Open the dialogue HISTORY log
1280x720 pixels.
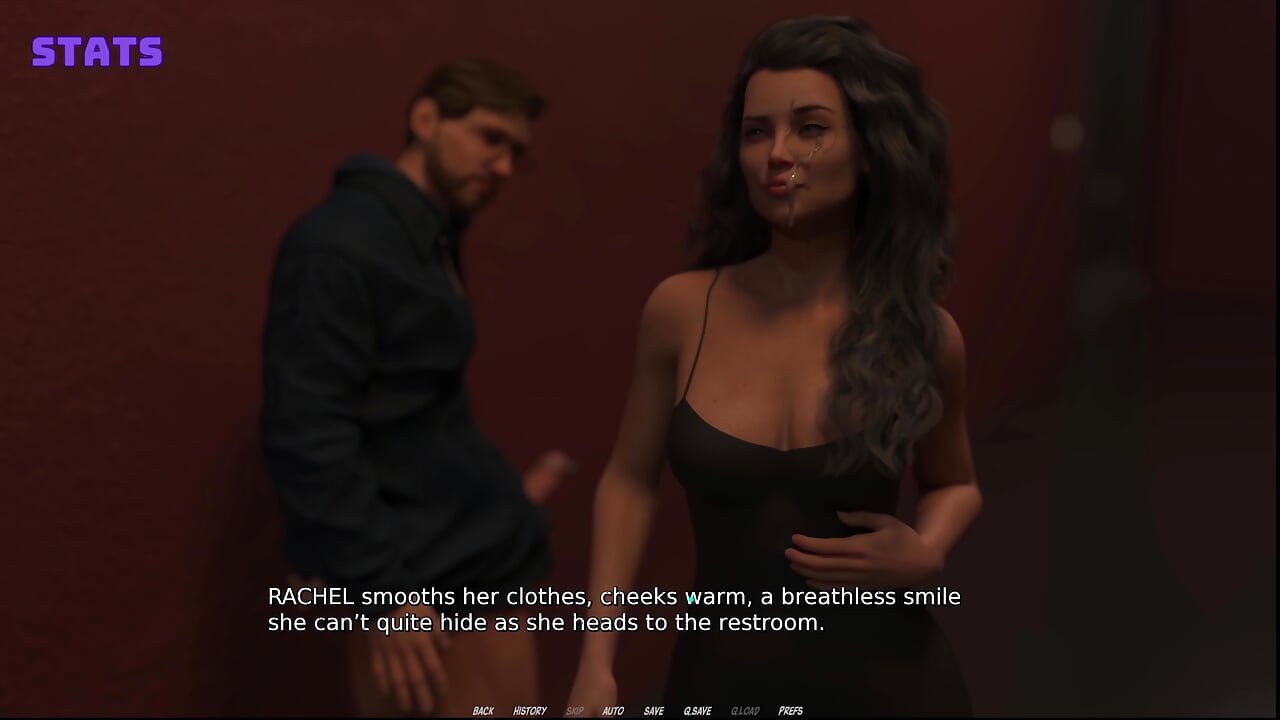coord(530,711)
